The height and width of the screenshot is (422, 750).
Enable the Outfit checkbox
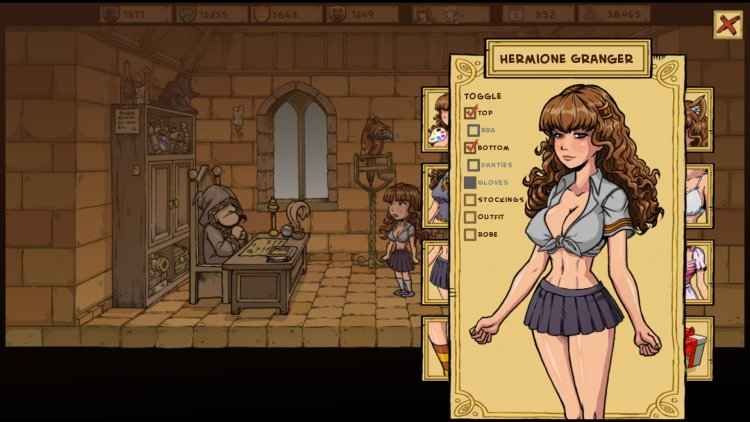[x=470, y=217]
